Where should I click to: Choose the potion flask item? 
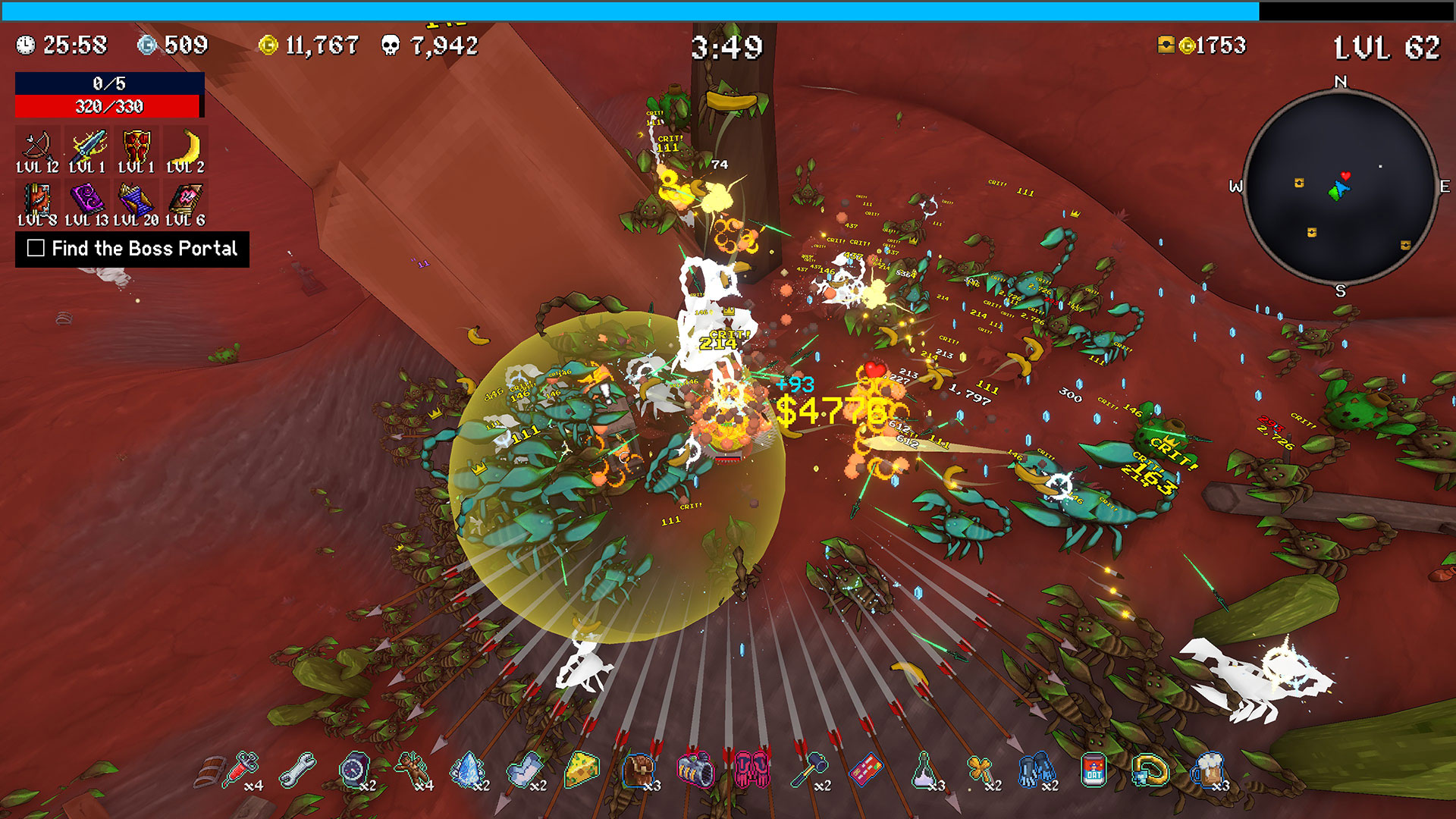point(923,770)
